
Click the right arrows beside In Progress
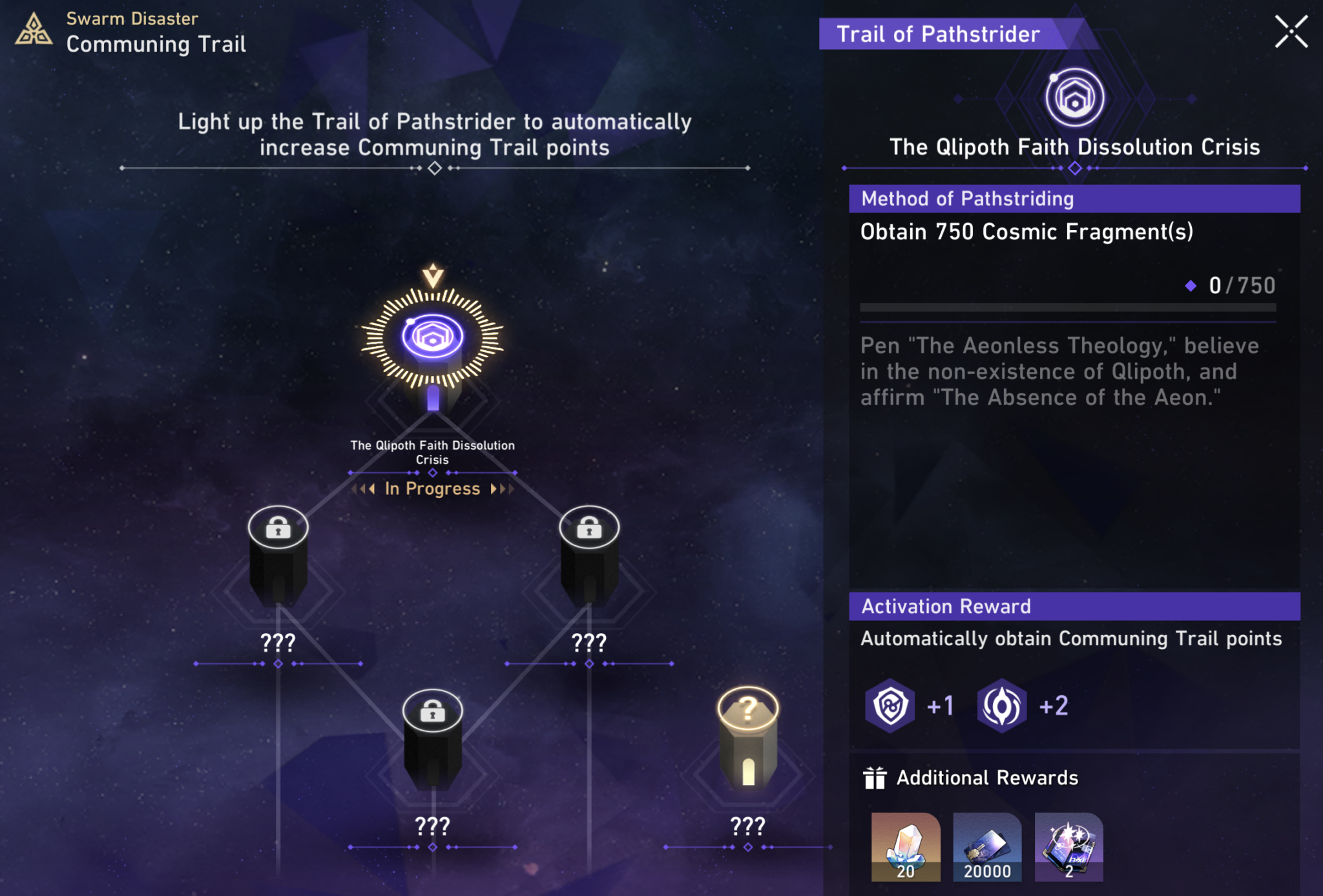coord(503,489)
